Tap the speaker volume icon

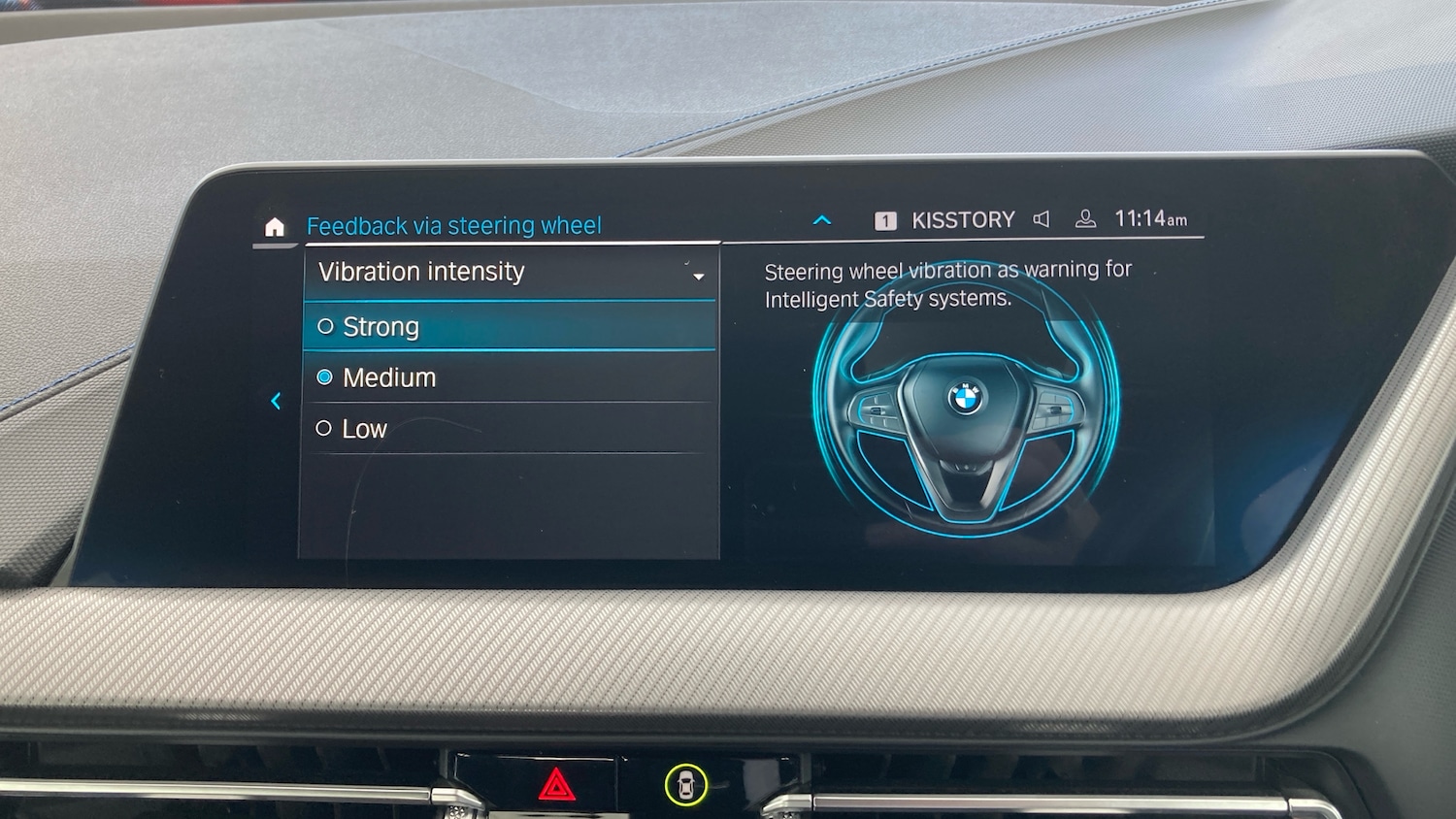tap(1042, 219)
